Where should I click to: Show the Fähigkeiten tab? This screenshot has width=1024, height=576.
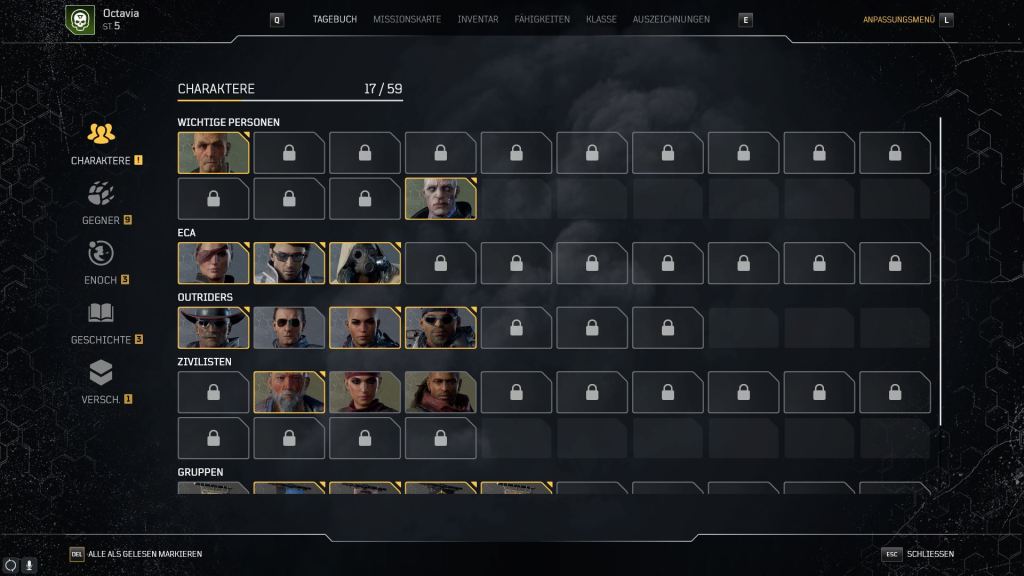[542, 19]
